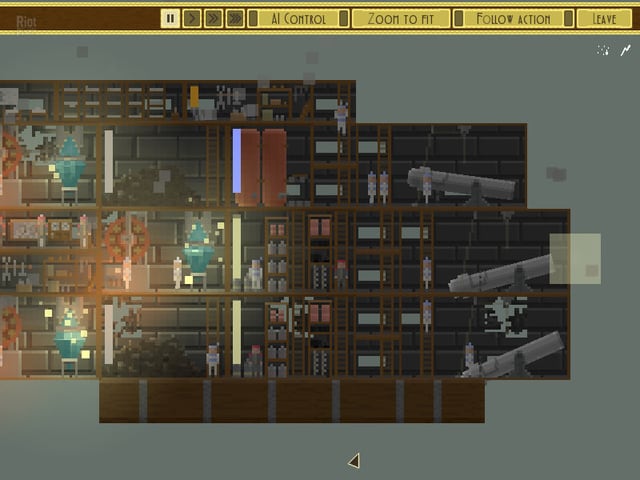The width and height of the screenshot is (640, 480).
Task: Click the particle sparkle icon in the top right
Action: (x=603, y=50)
